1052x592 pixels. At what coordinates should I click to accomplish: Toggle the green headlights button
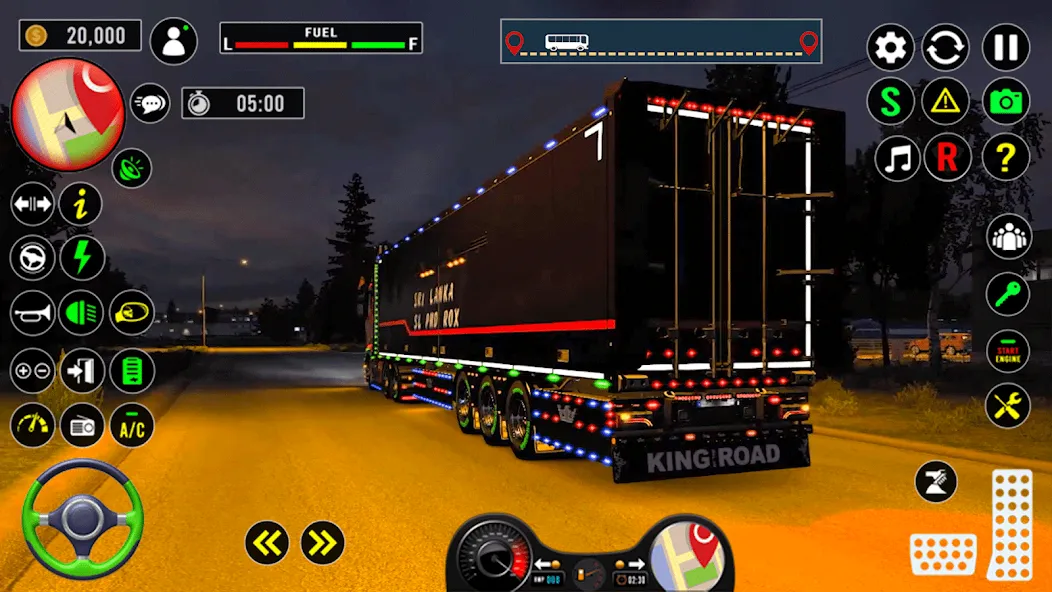coord(81,314)
